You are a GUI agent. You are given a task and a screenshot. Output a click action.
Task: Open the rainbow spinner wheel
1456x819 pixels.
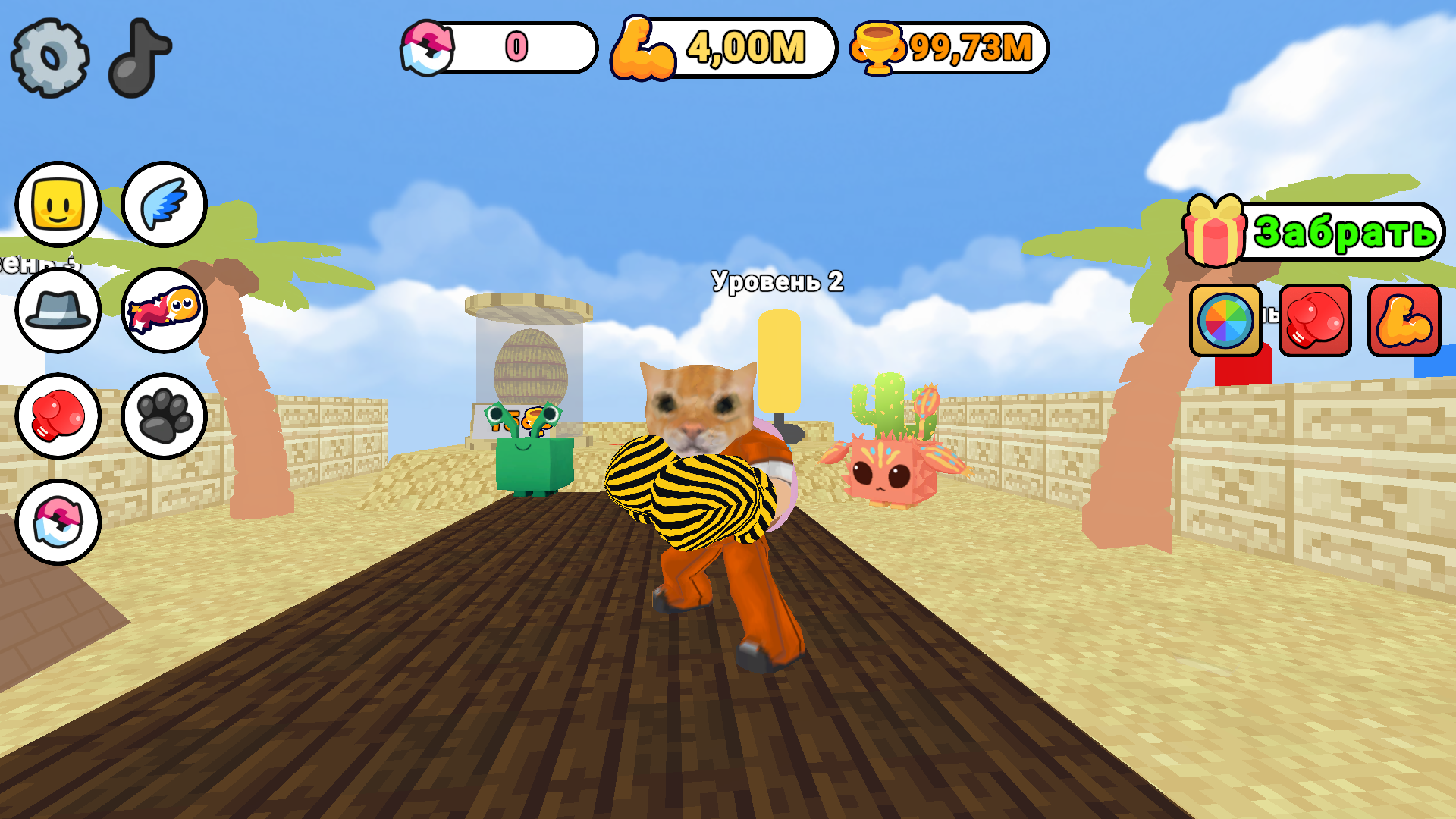coord(1224,322)
